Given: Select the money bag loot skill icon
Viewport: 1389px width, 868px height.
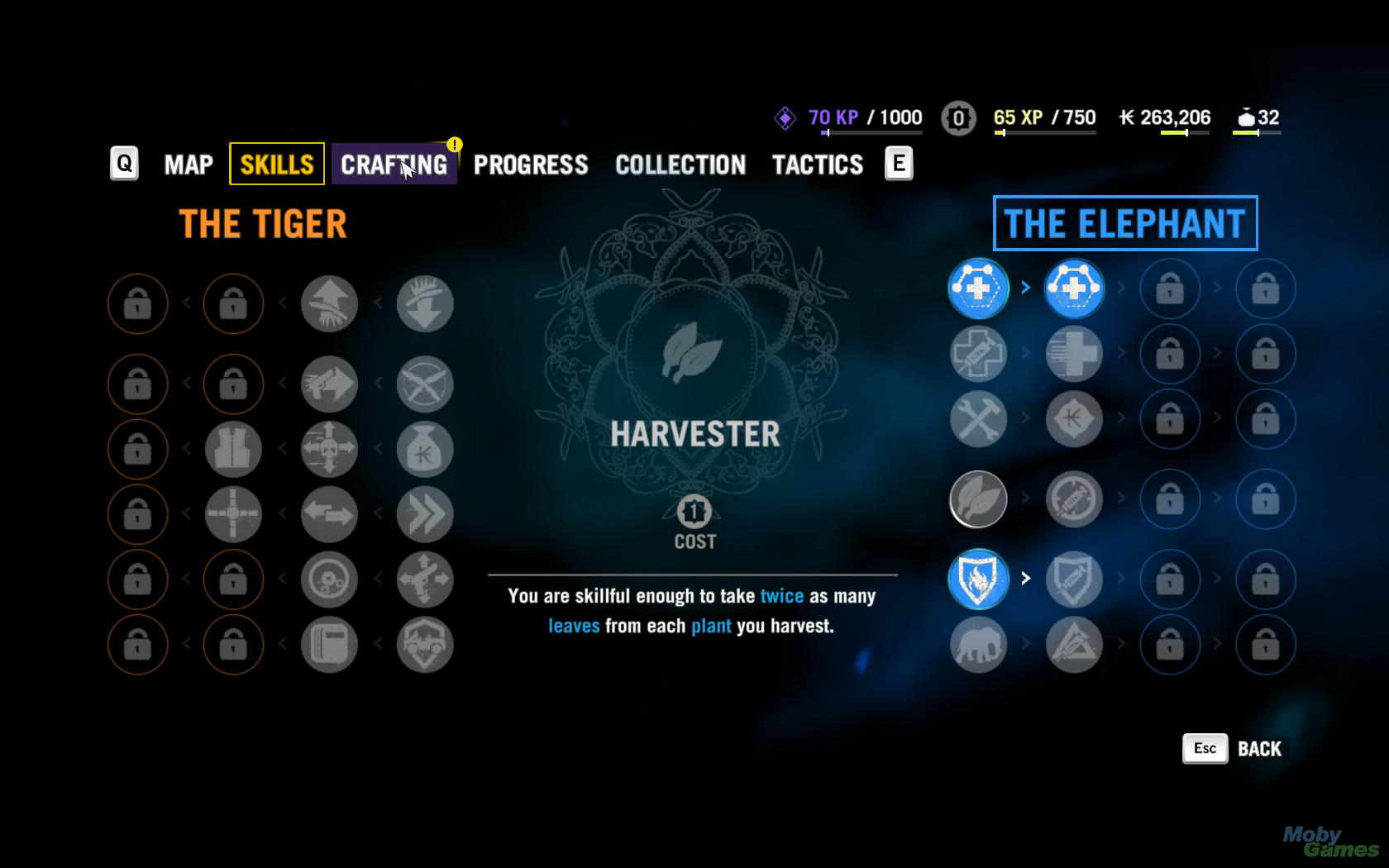Looking at the screenshot, I should pyautogui.click(x=425, y=449).
